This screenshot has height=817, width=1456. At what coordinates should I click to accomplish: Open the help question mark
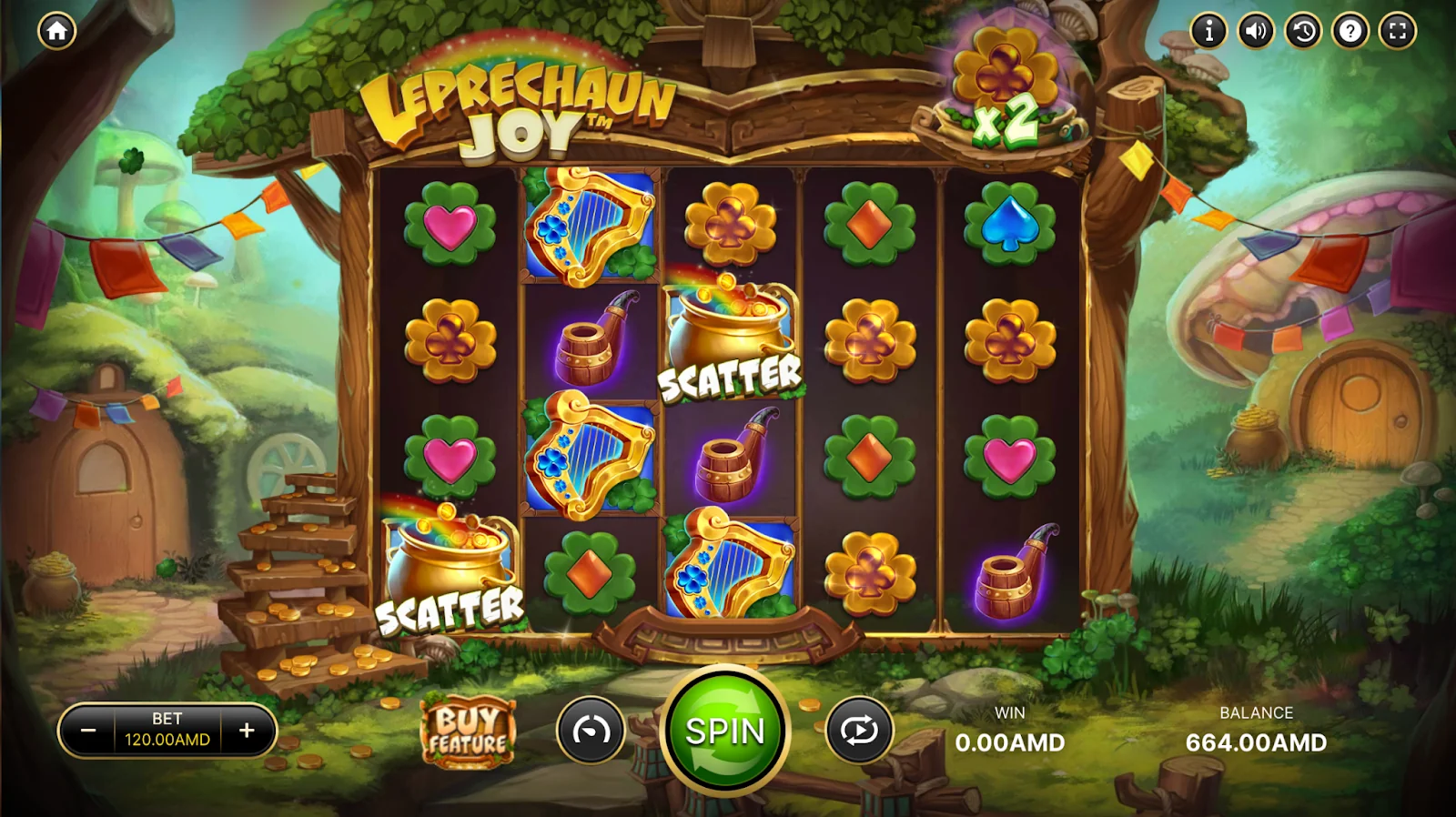[1350, 31]
